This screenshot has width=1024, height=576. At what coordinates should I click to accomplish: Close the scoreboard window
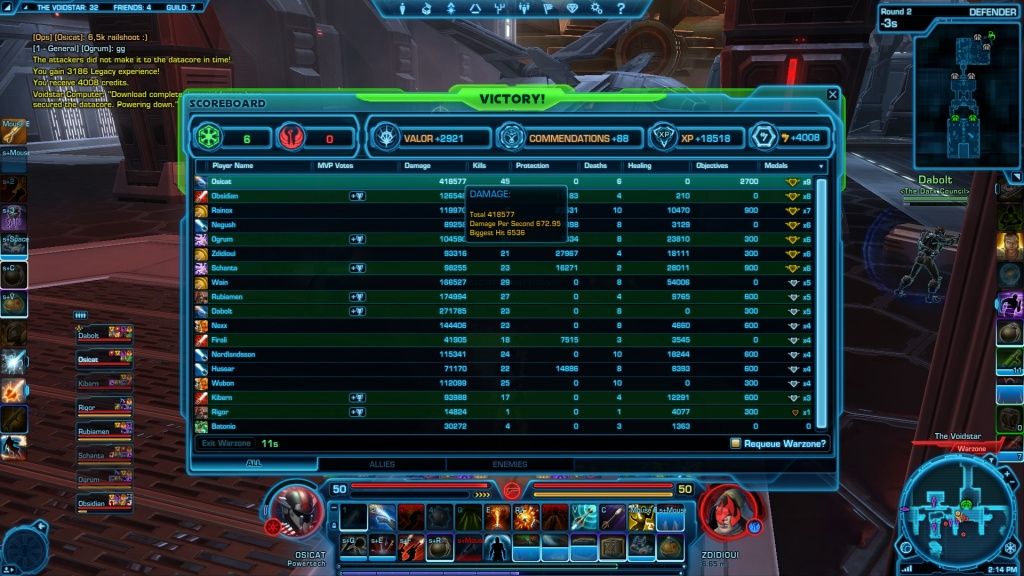832,95
